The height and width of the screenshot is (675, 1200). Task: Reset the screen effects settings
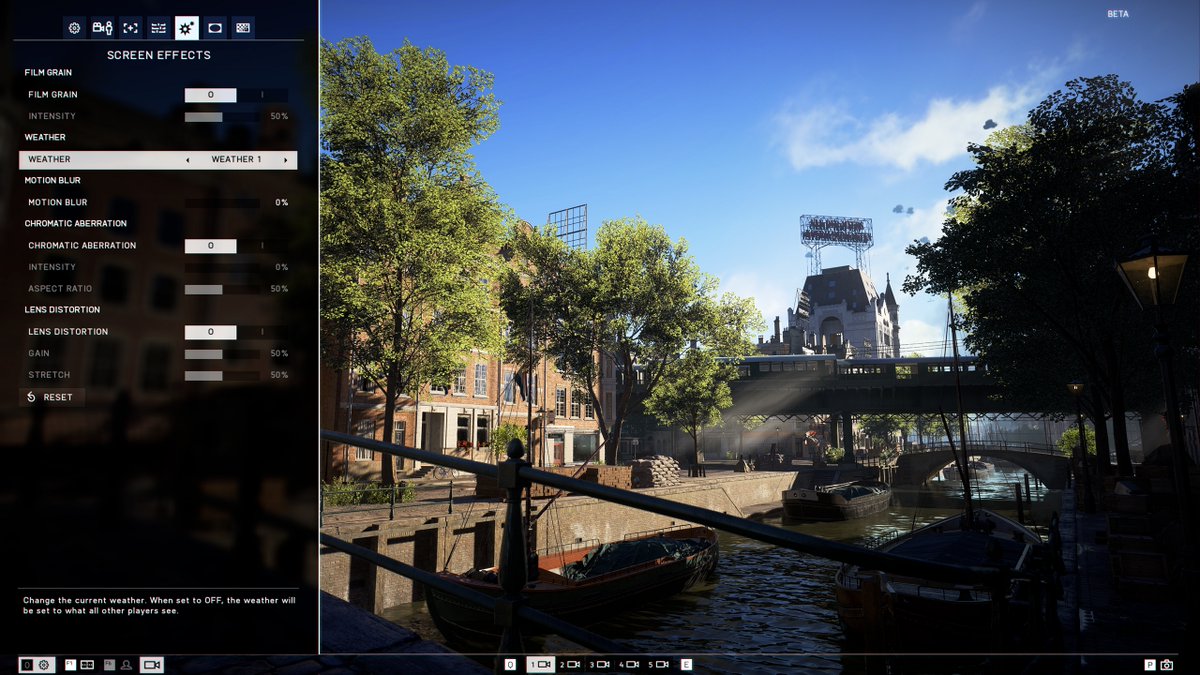click(51, 397)
